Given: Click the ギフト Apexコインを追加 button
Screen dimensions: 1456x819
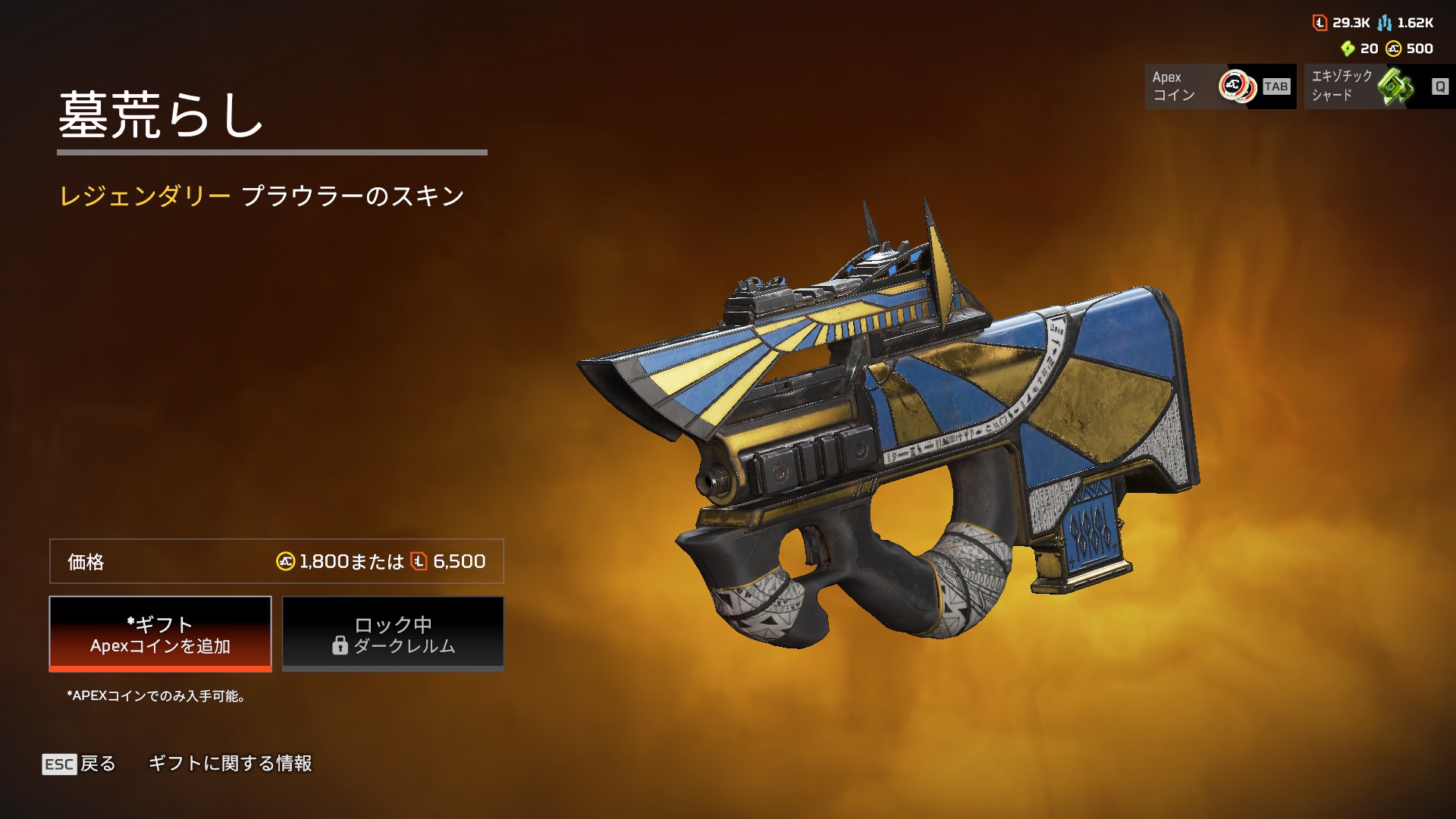Looking at the screenshot, I should pos(160,634).
